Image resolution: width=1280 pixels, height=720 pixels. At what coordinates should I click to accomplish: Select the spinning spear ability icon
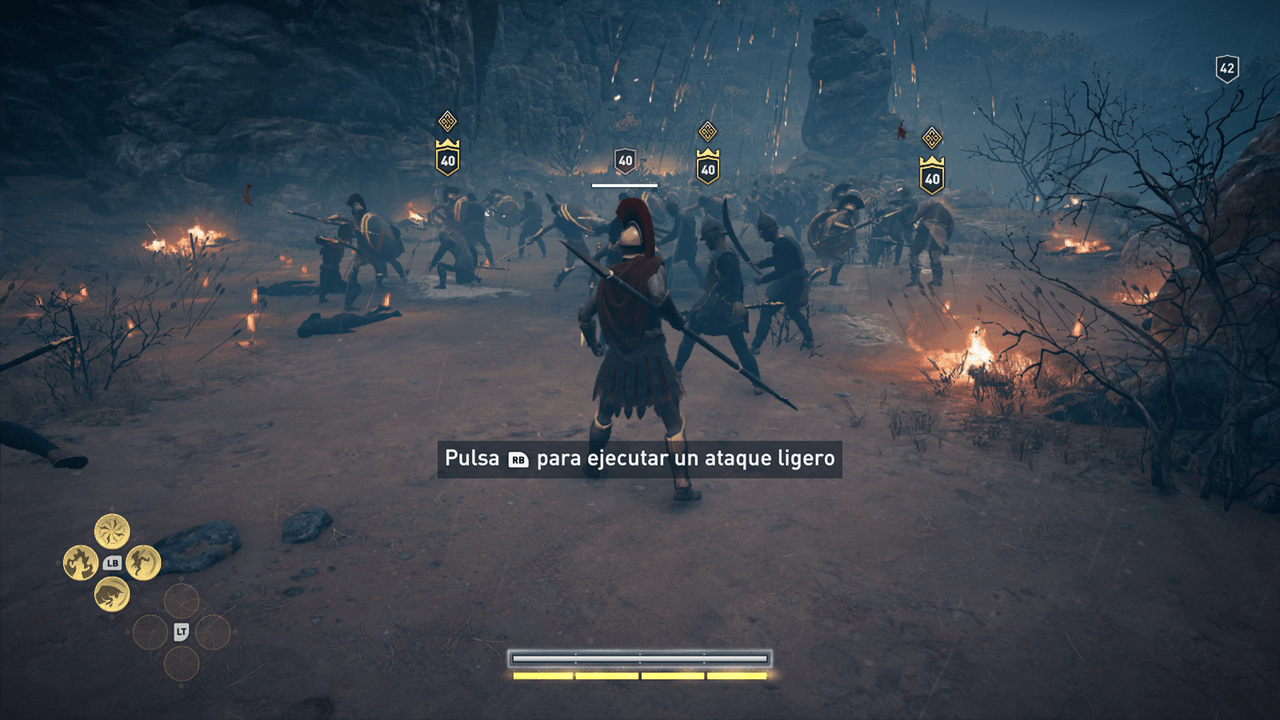113,529
